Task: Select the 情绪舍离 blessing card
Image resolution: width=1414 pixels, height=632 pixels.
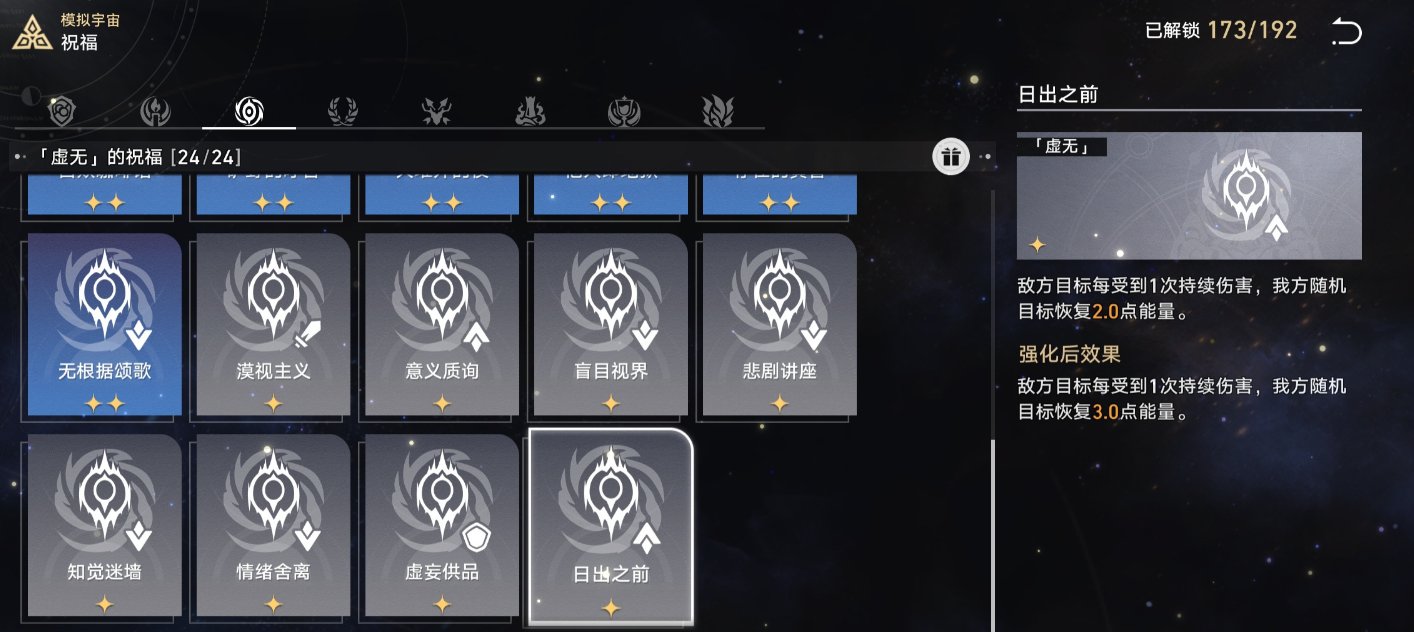Action: (x=273, y=525)
